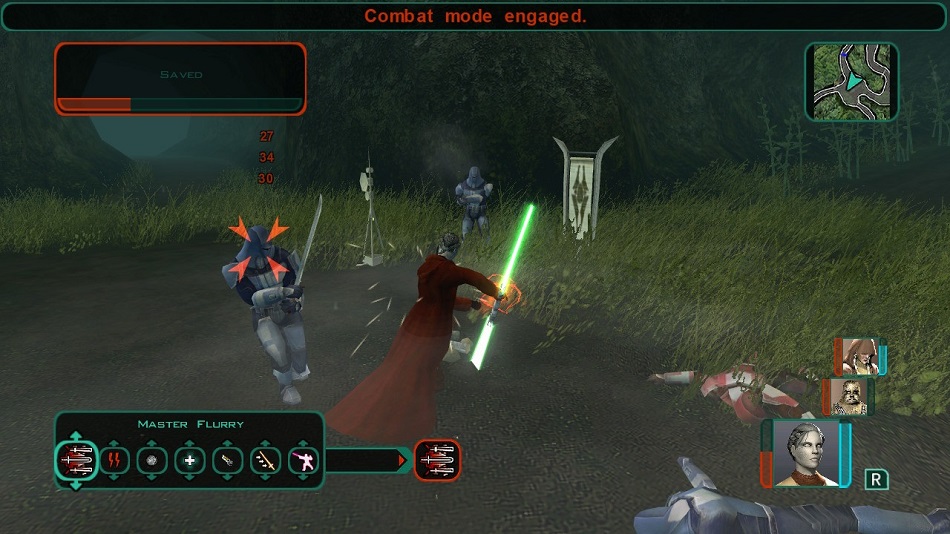Switch to the Wookiee party member portrait
Screen dimensions: 950x534
(848, 396)
